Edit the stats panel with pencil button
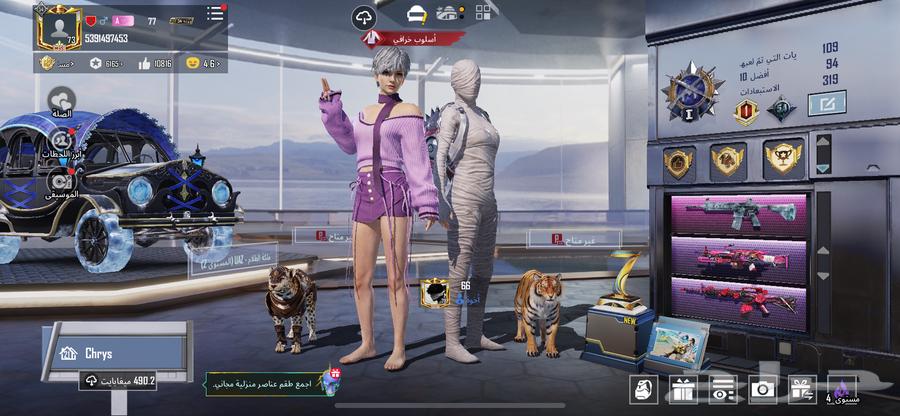This screenshot has height=416, width=900. [826, 103]
